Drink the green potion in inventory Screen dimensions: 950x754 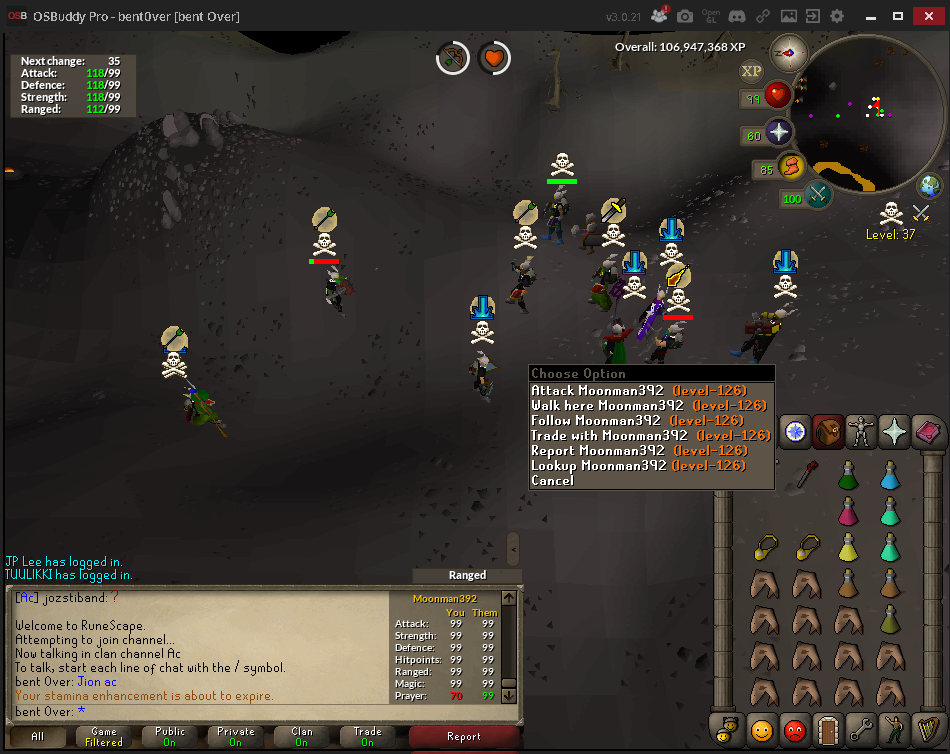click(848, 474)
